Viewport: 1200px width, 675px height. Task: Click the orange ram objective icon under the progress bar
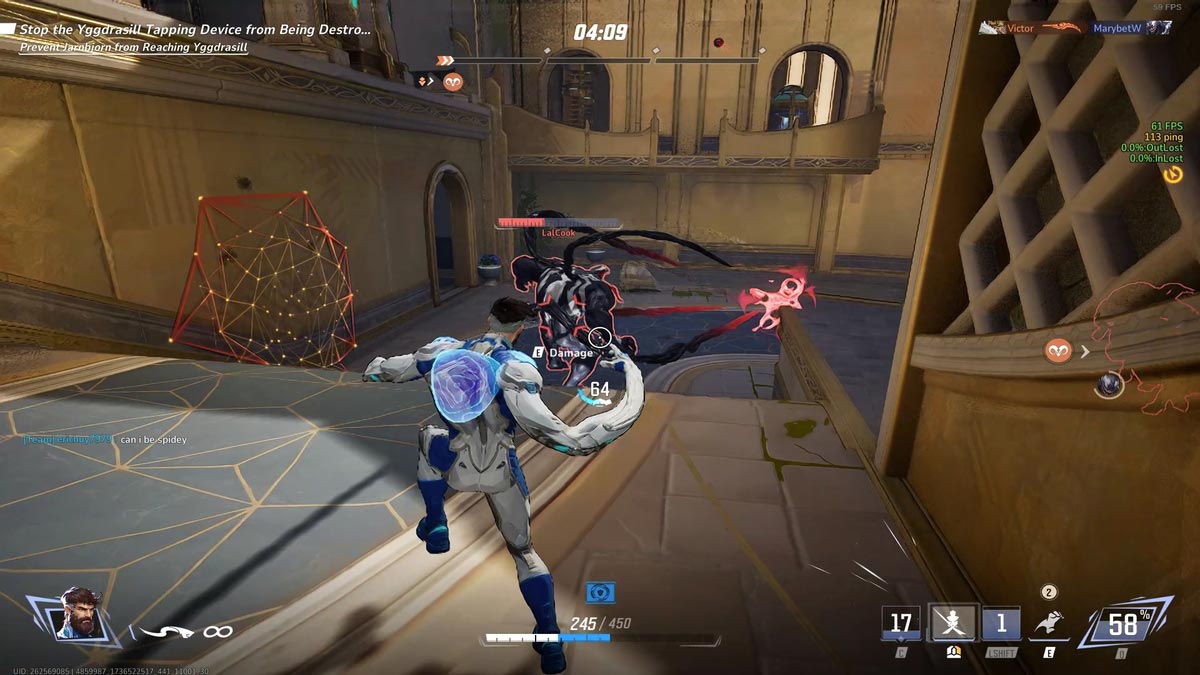click(453, 82)
